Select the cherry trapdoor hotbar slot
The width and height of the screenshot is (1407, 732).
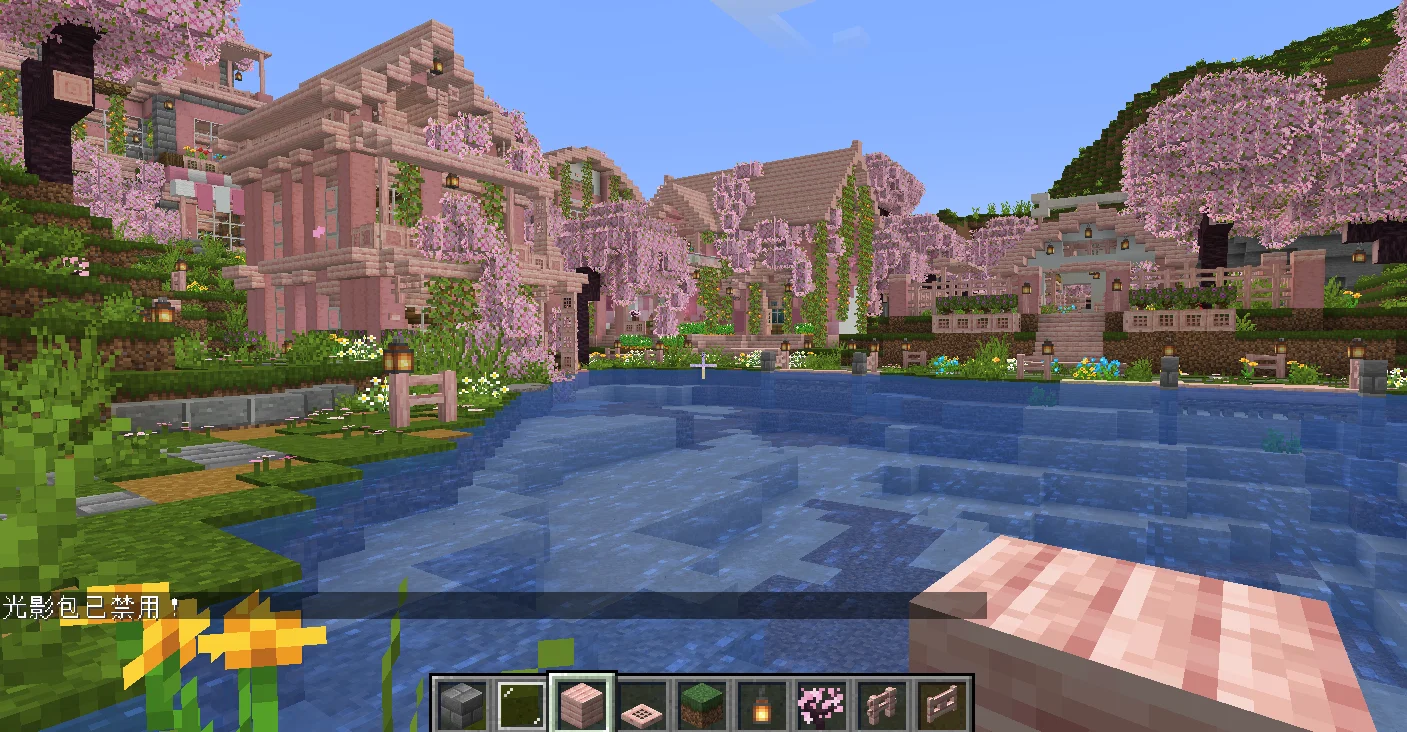(642, 707)
